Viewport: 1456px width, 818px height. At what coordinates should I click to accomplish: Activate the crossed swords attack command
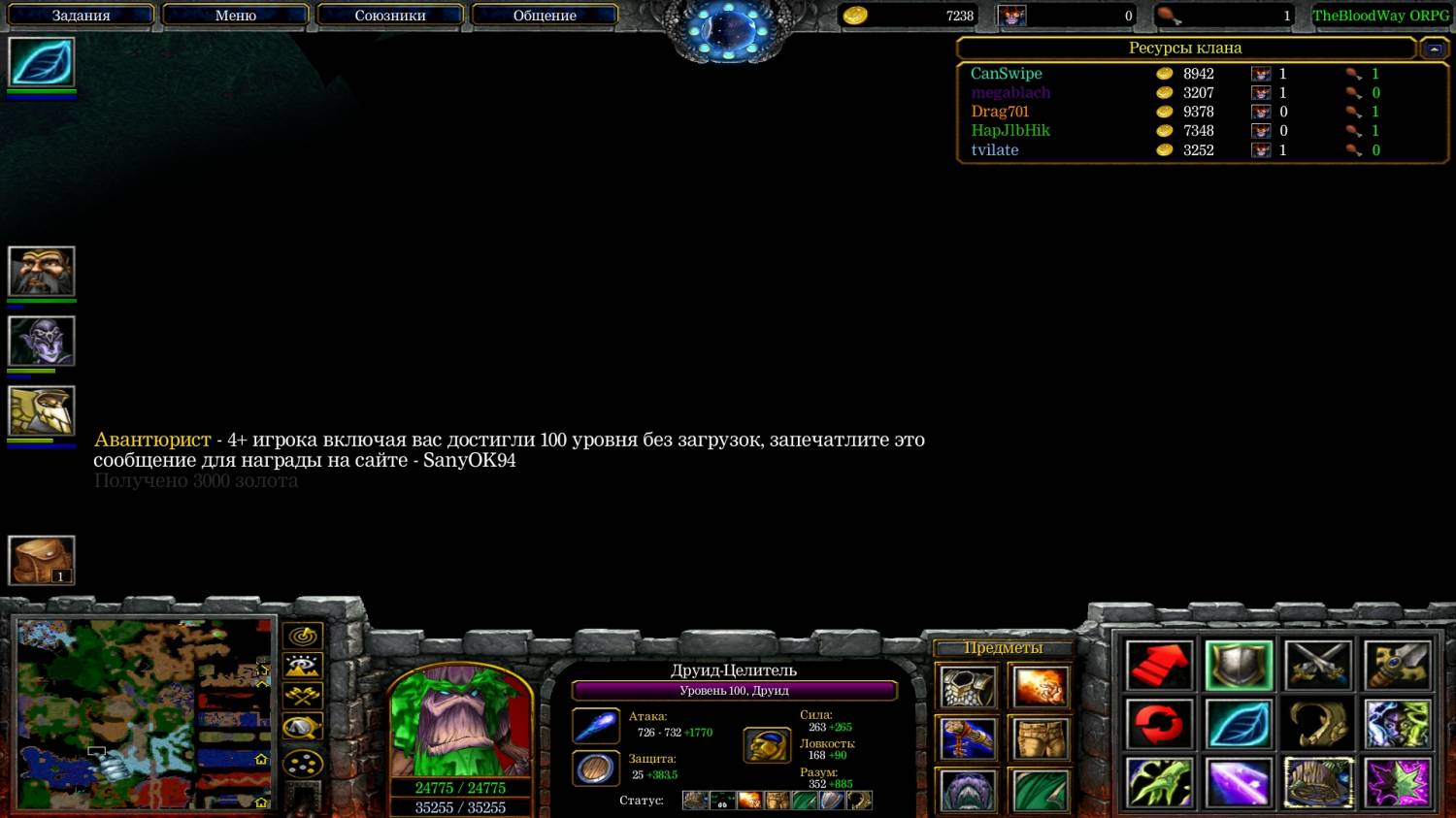(x=1317, y=666)
